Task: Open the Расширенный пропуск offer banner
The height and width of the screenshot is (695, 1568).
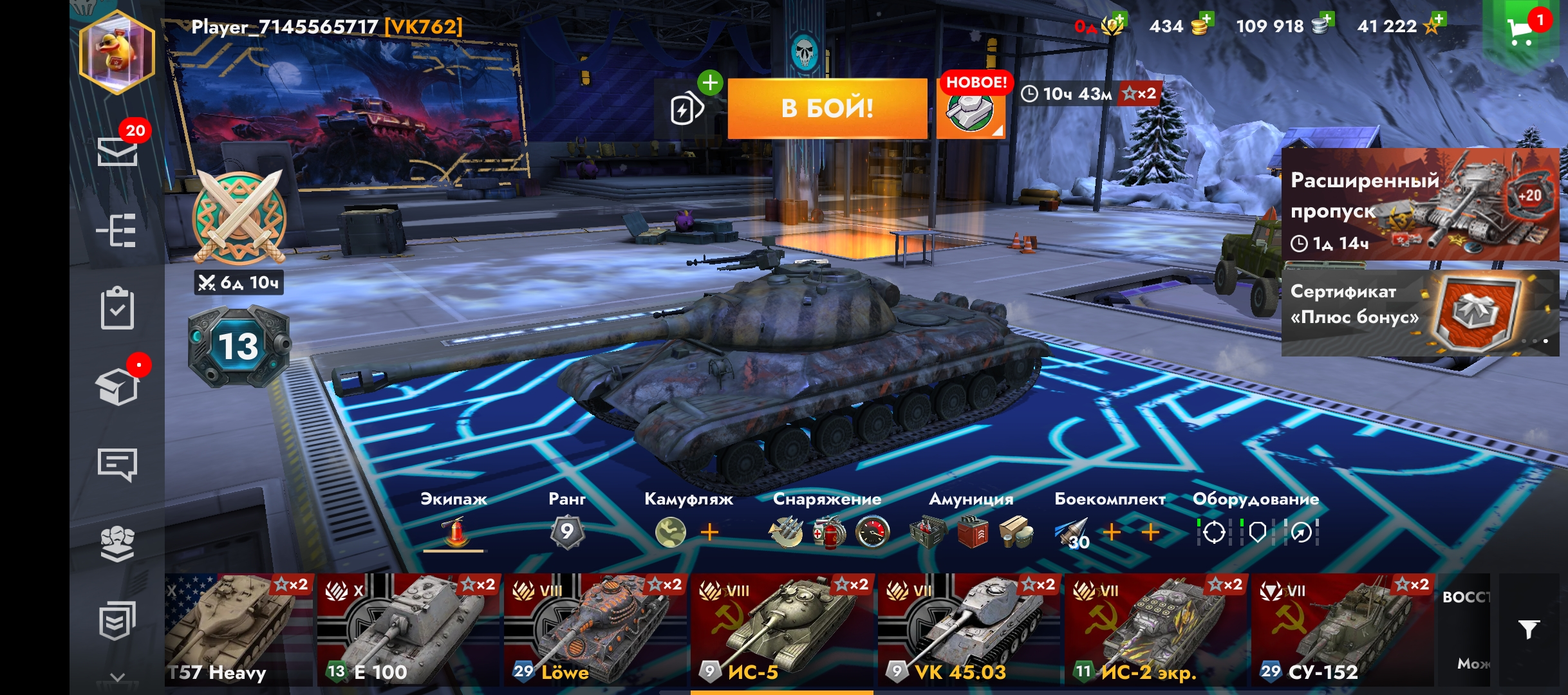Action: pyautogui.click(x=1420, y=205)
